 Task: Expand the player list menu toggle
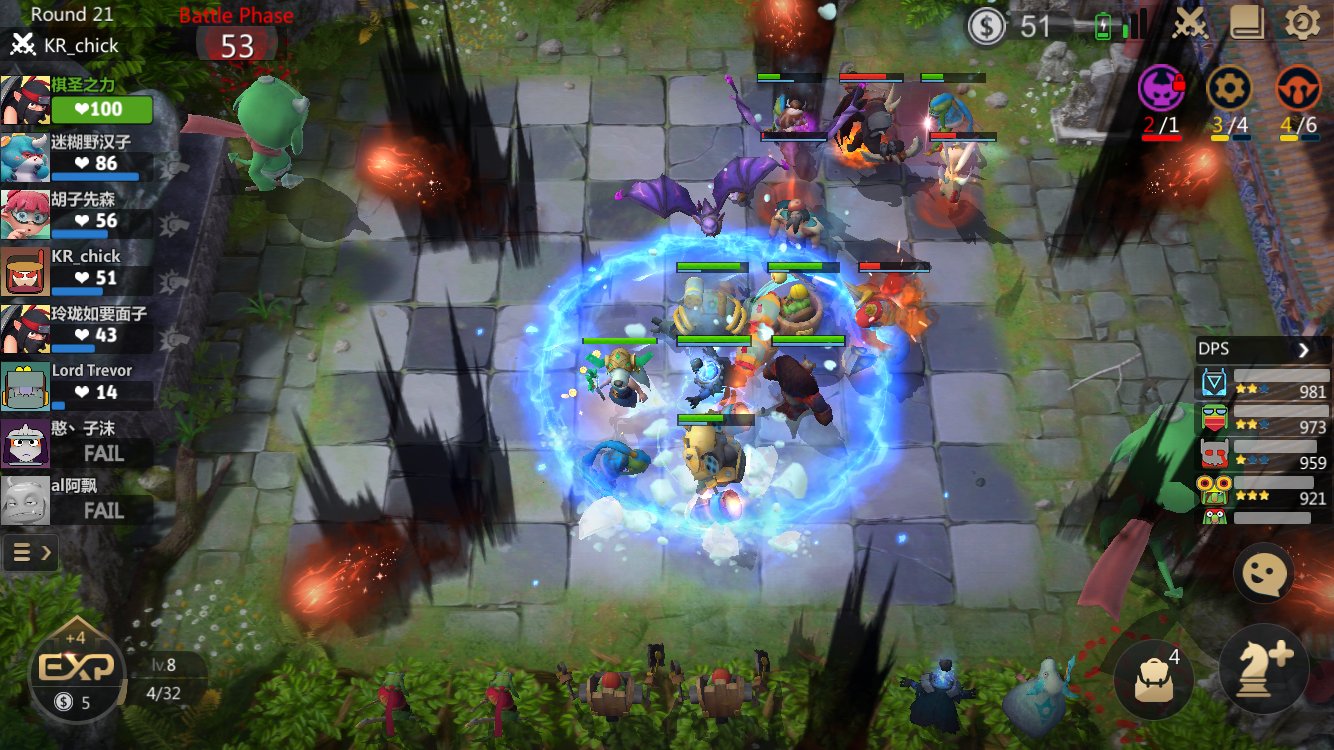click(30, 551)
